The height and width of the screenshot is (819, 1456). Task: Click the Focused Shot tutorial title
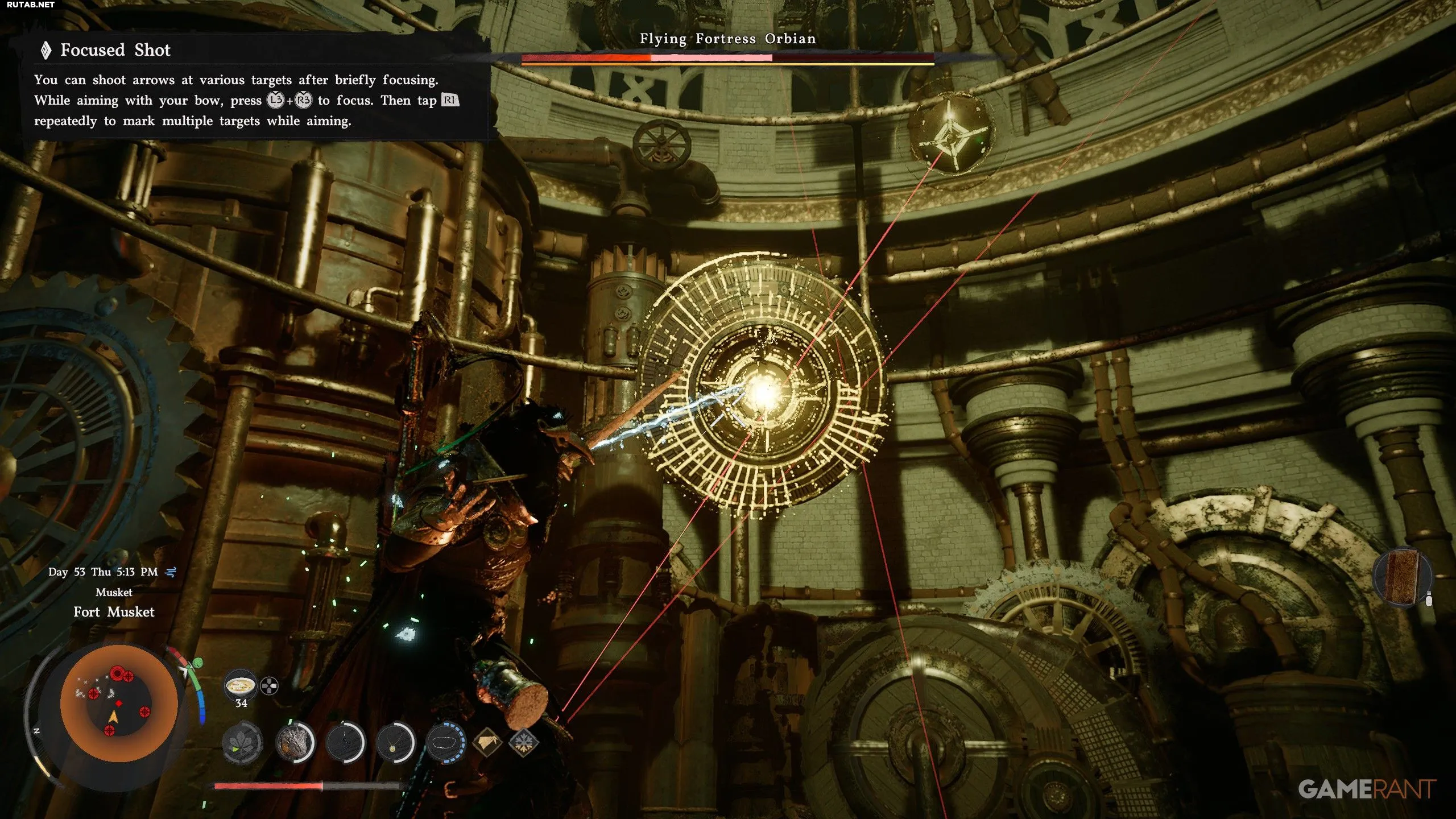115,50
